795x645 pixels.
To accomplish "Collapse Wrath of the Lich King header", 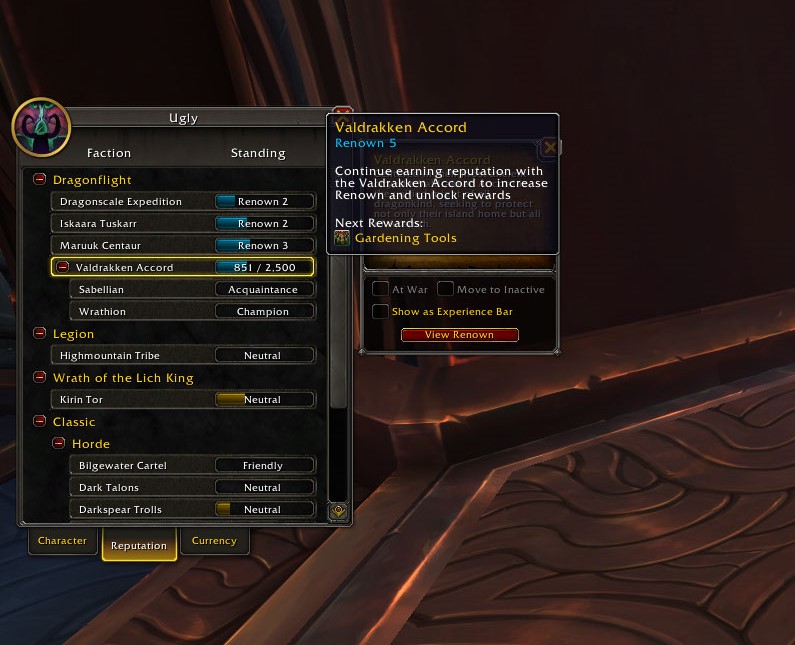I will (40, 378).
